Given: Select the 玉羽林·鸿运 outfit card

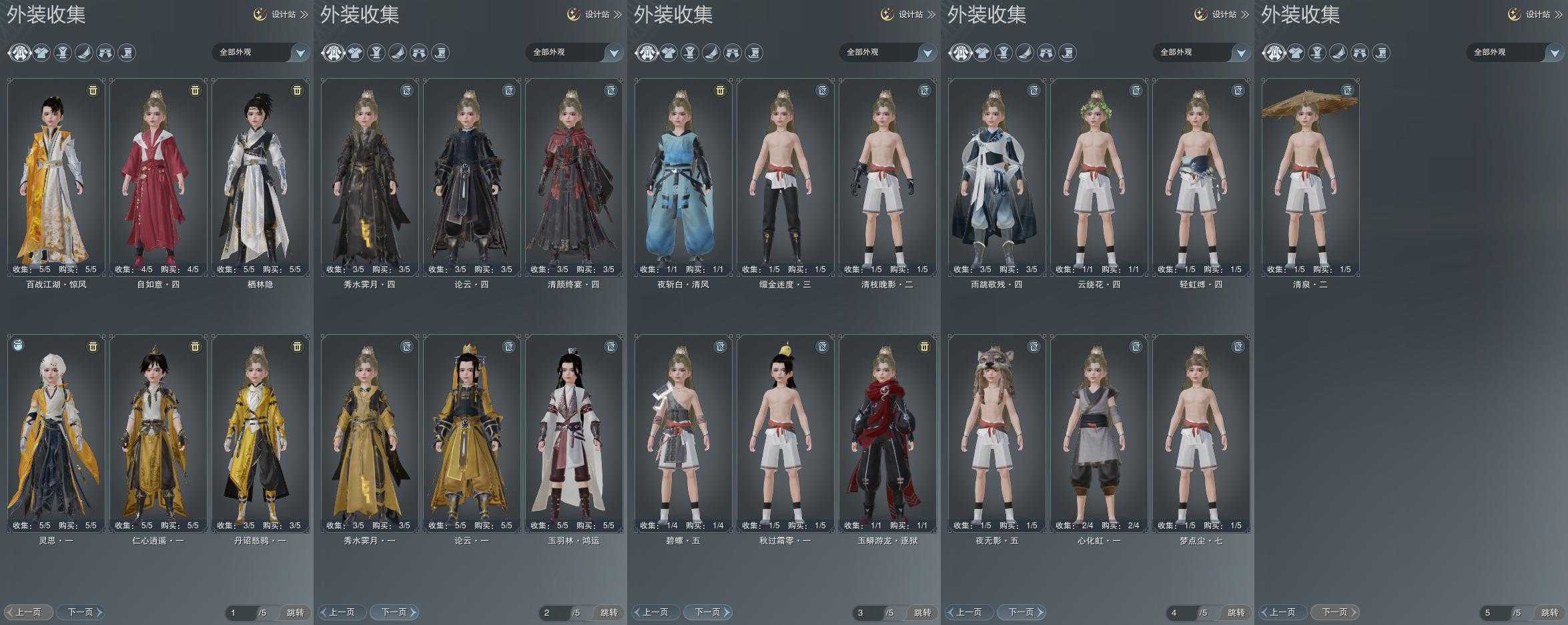Looking at the screenshot, I should click(x=574, y=434).
